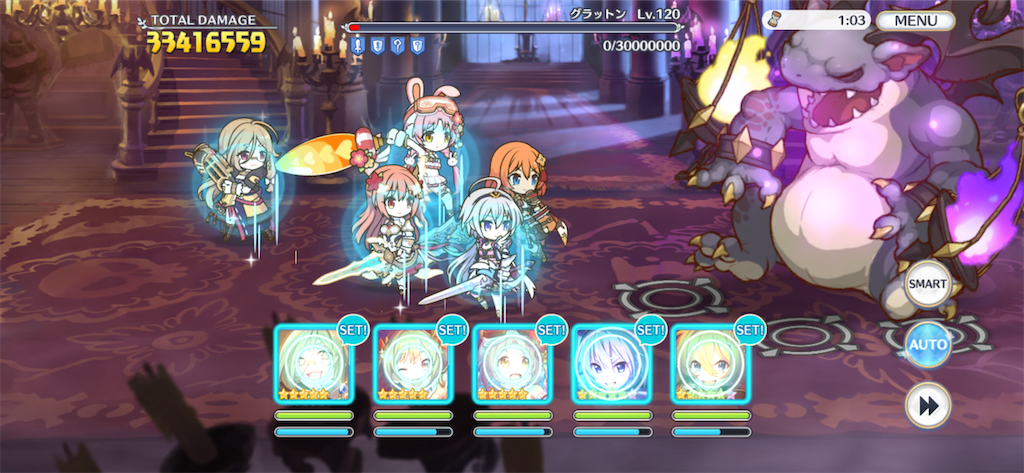
Task: Toggle the SMART battle mode
Action: coord(926,286)
